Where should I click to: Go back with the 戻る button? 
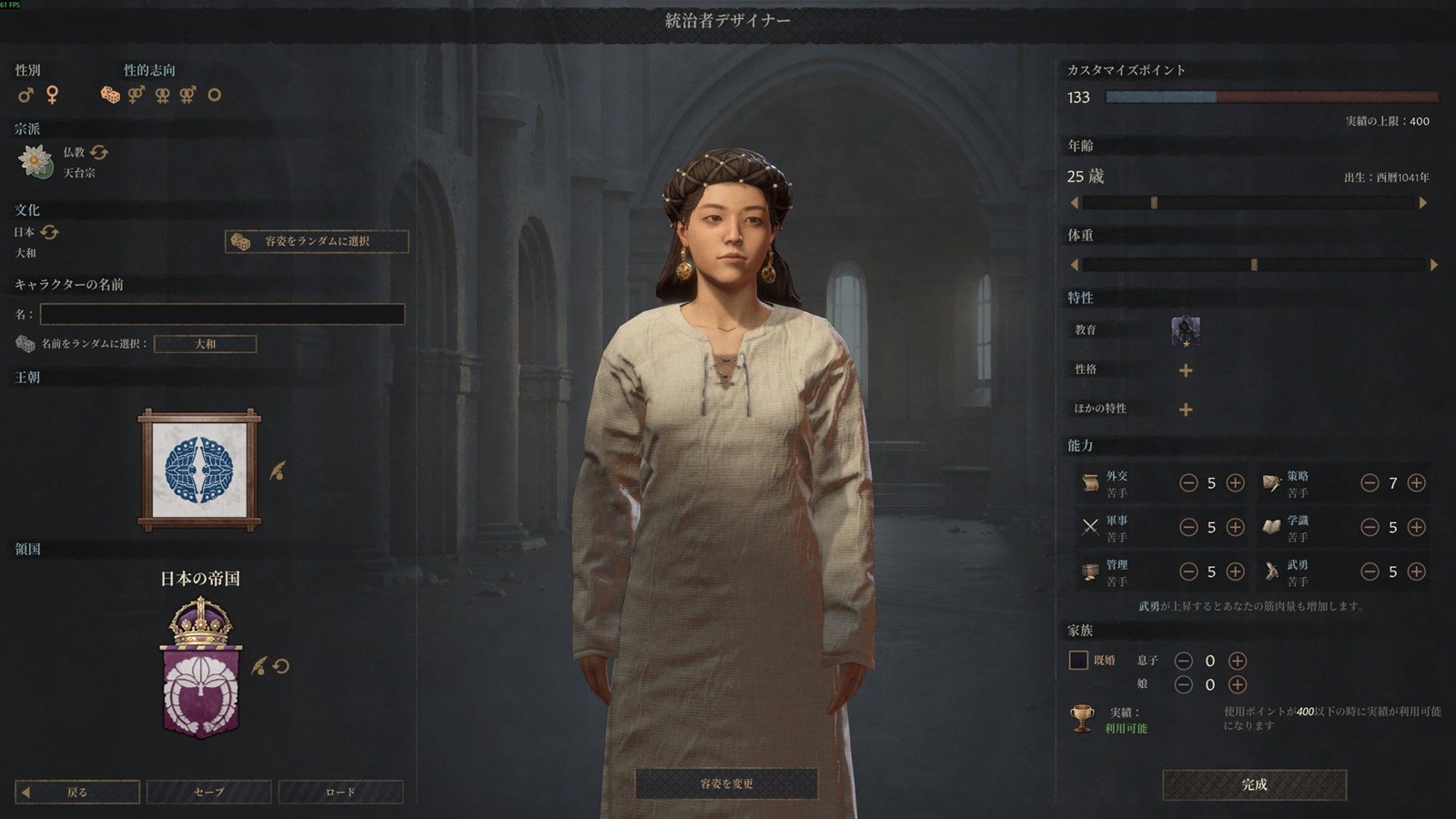[78, 792]
